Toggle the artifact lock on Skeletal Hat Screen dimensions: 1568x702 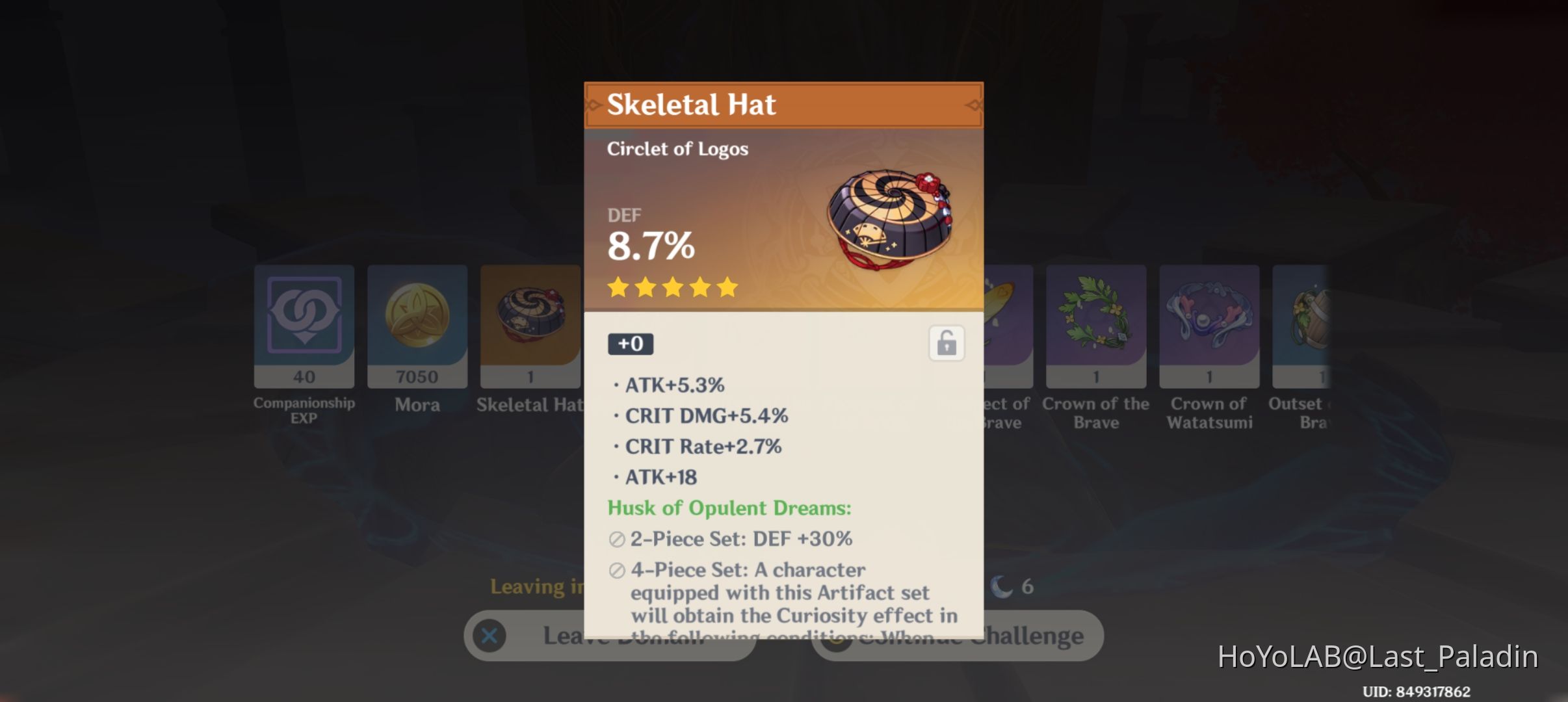click(x=946, y=344)
